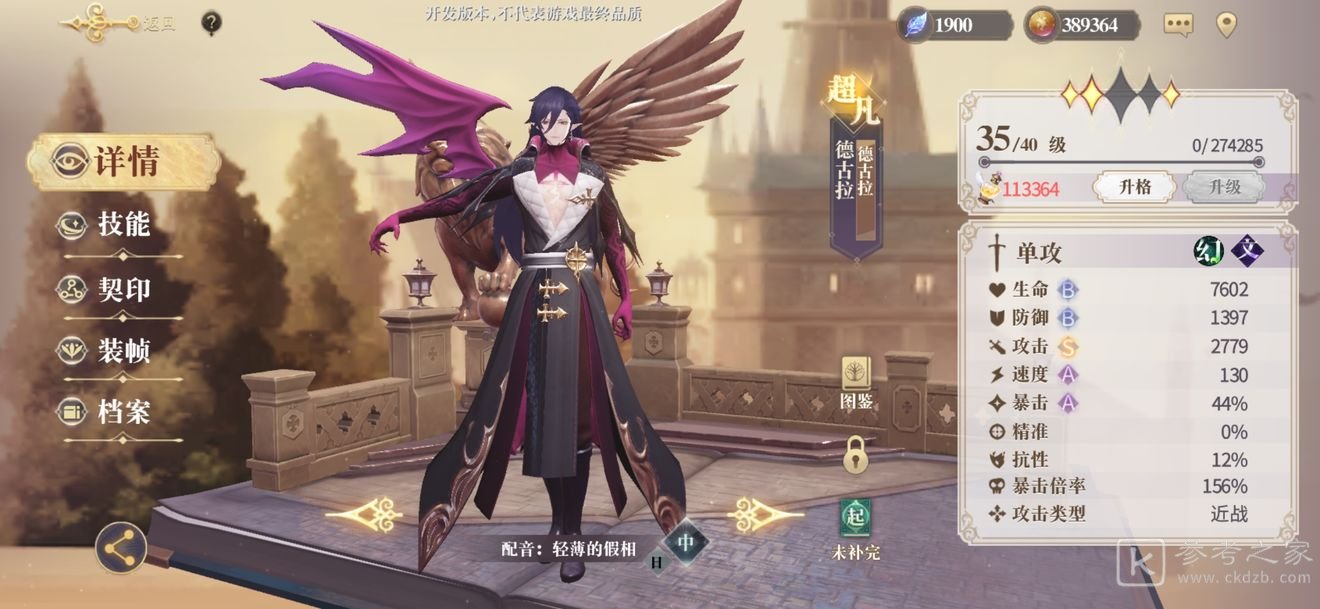
Task: Show the previous character with the left arrow
Action: (364, 515)
